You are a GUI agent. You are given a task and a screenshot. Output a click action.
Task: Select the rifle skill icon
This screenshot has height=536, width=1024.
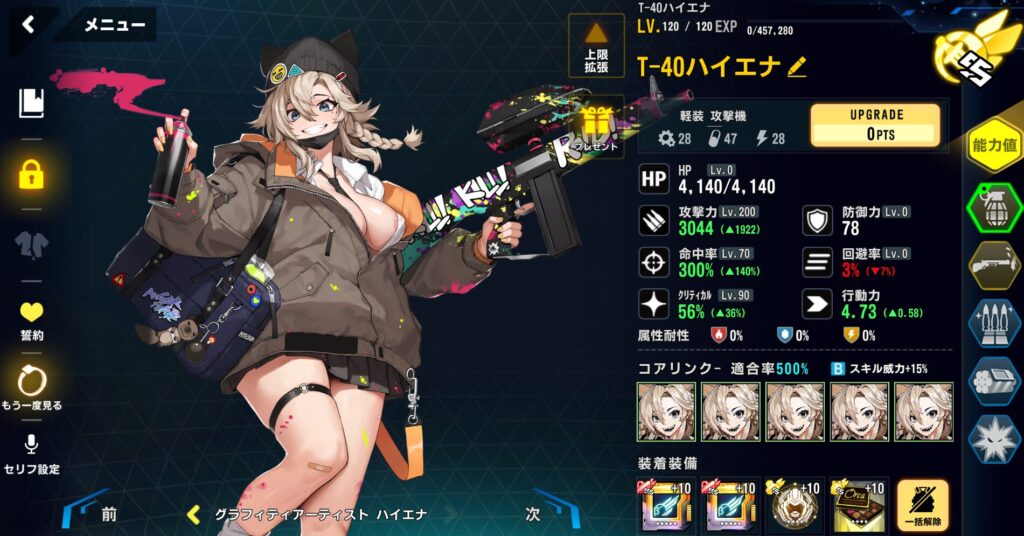click(x=993, y=264)
